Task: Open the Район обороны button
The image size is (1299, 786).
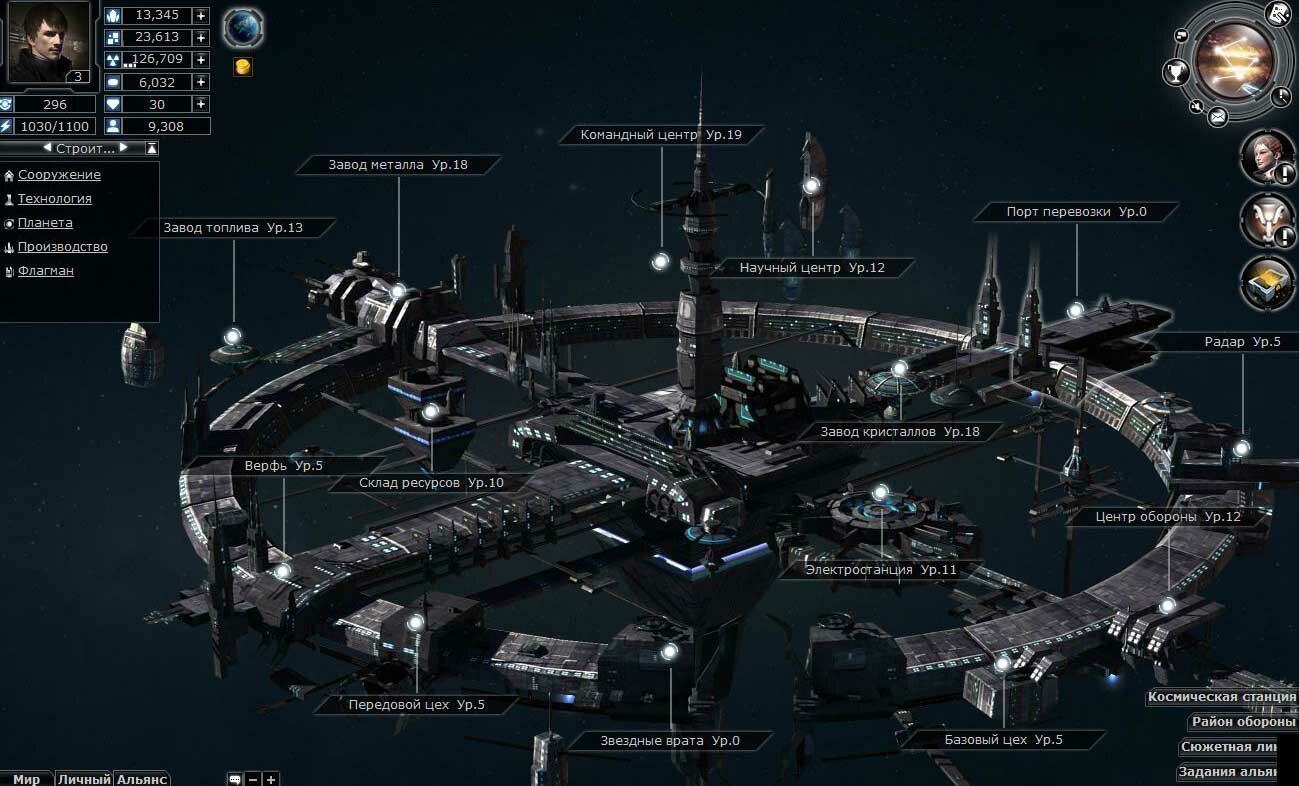Action: pyautogui.click(x=1243, y=722)
